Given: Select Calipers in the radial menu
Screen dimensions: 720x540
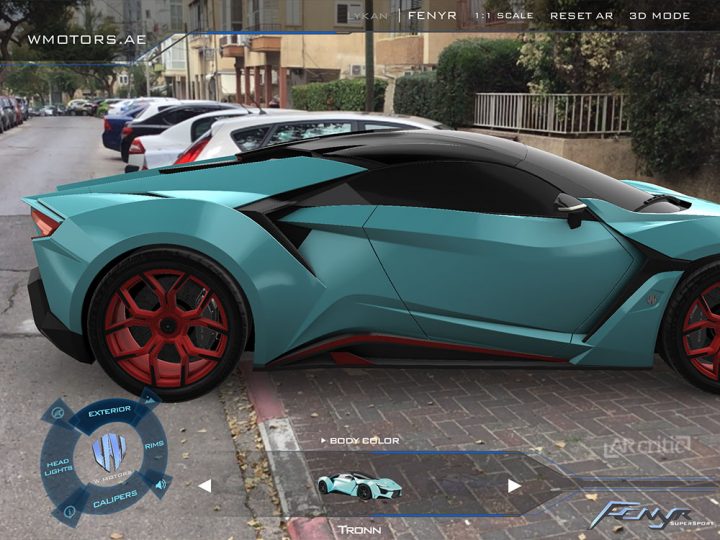Looking at the screenshot, I should pyautogui.click(x=115, y=493).
